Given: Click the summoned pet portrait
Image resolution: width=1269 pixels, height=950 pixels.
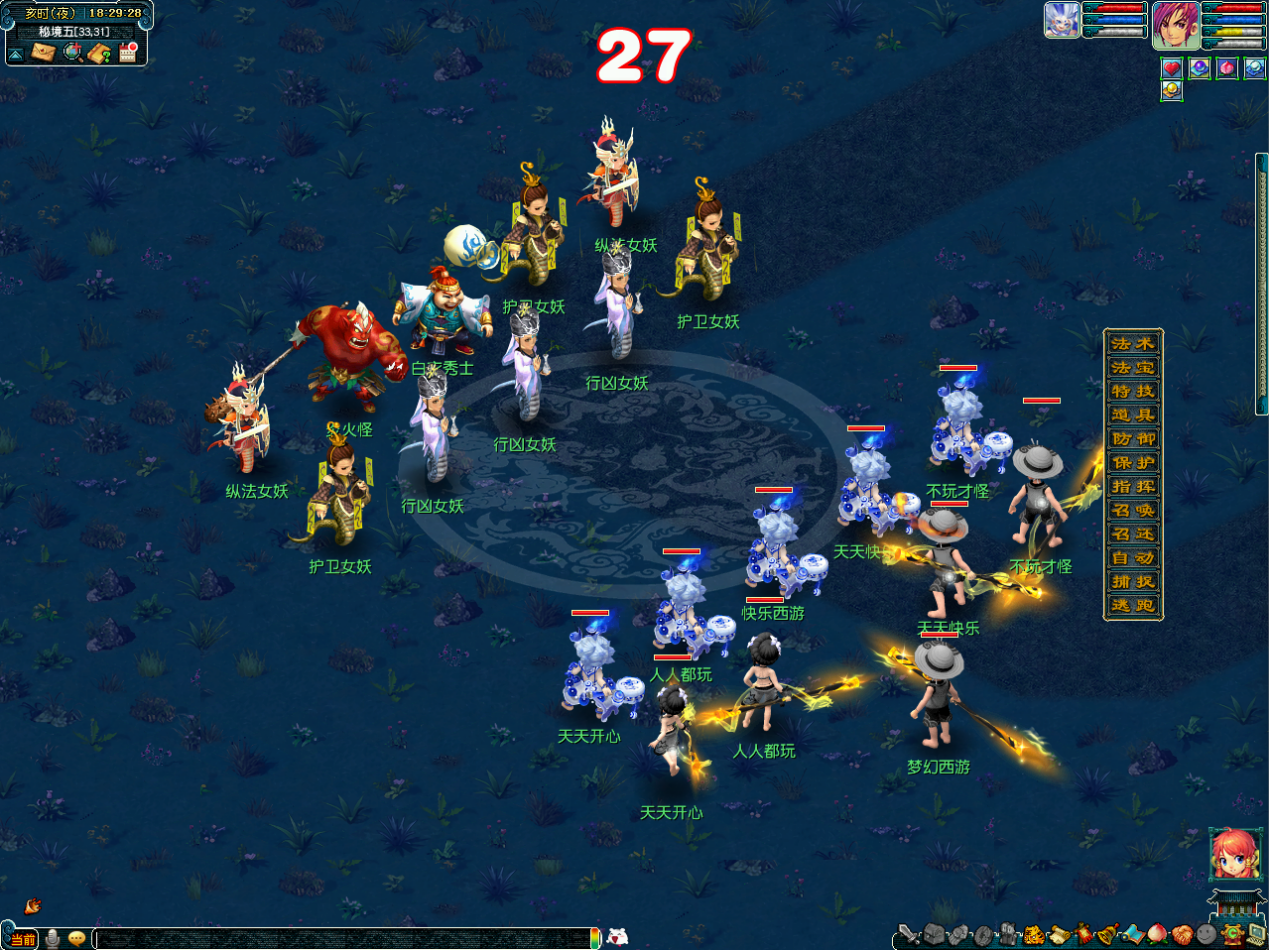Looking at the screenshot, I should tap(1062, 20).
